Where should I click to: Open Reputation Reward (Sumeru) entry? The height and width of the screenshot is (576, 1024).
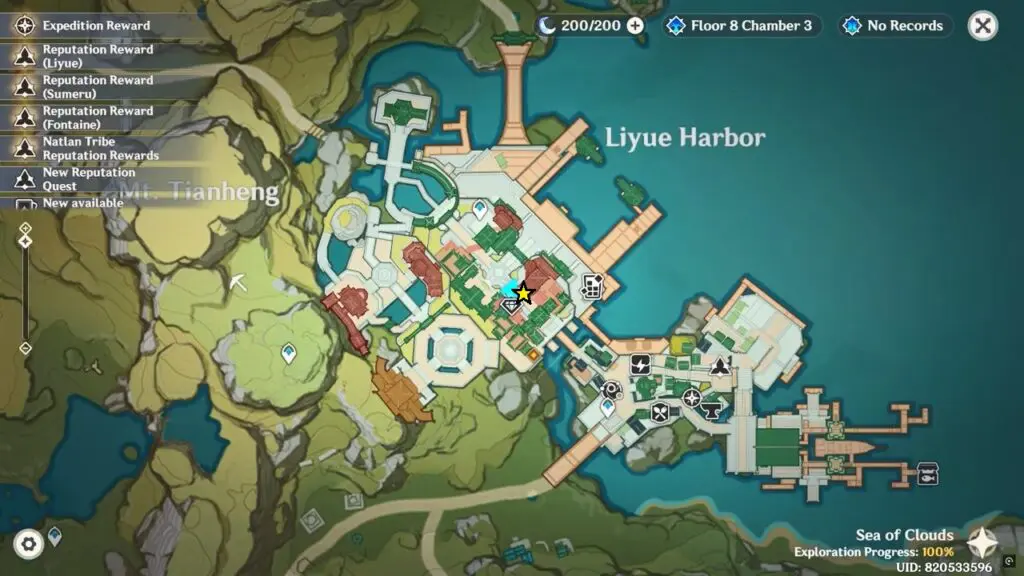(x=97, y=87)
